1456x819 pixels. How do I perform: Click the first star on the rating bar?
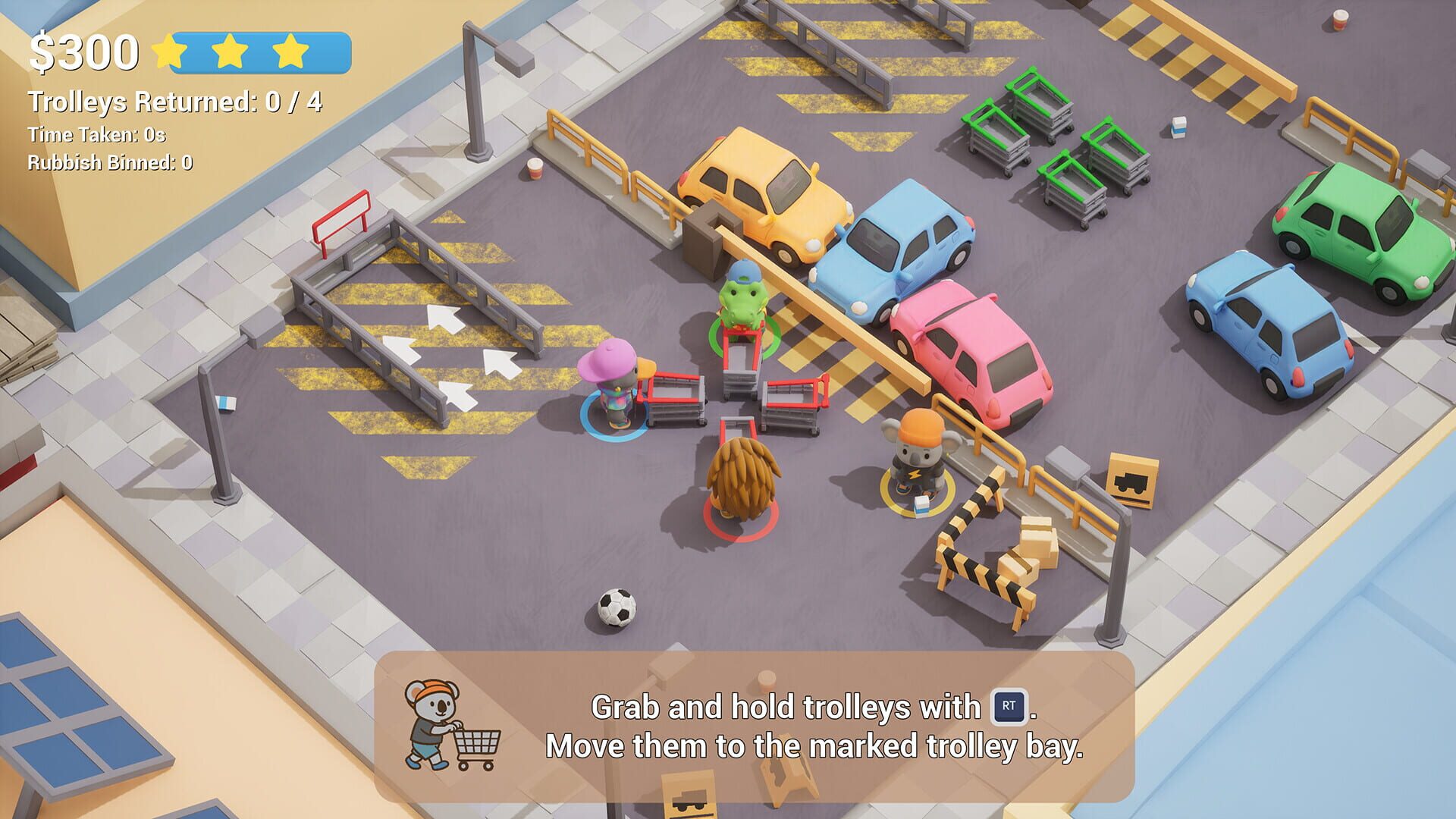tap(170, 50)
